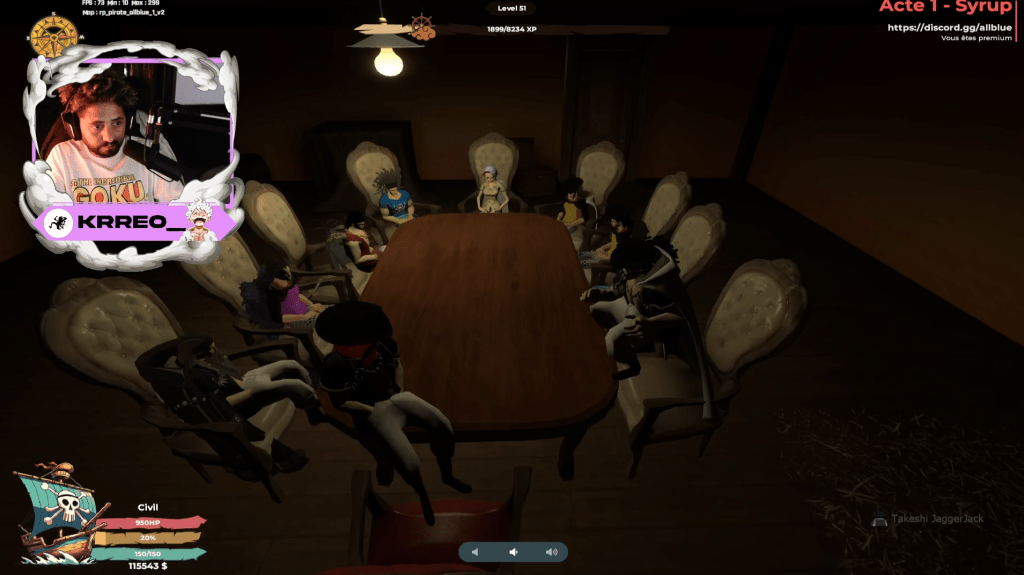1024x575 pixels.
Task: Click the lowest volume speaker icon
Action: tap(476, 552)
